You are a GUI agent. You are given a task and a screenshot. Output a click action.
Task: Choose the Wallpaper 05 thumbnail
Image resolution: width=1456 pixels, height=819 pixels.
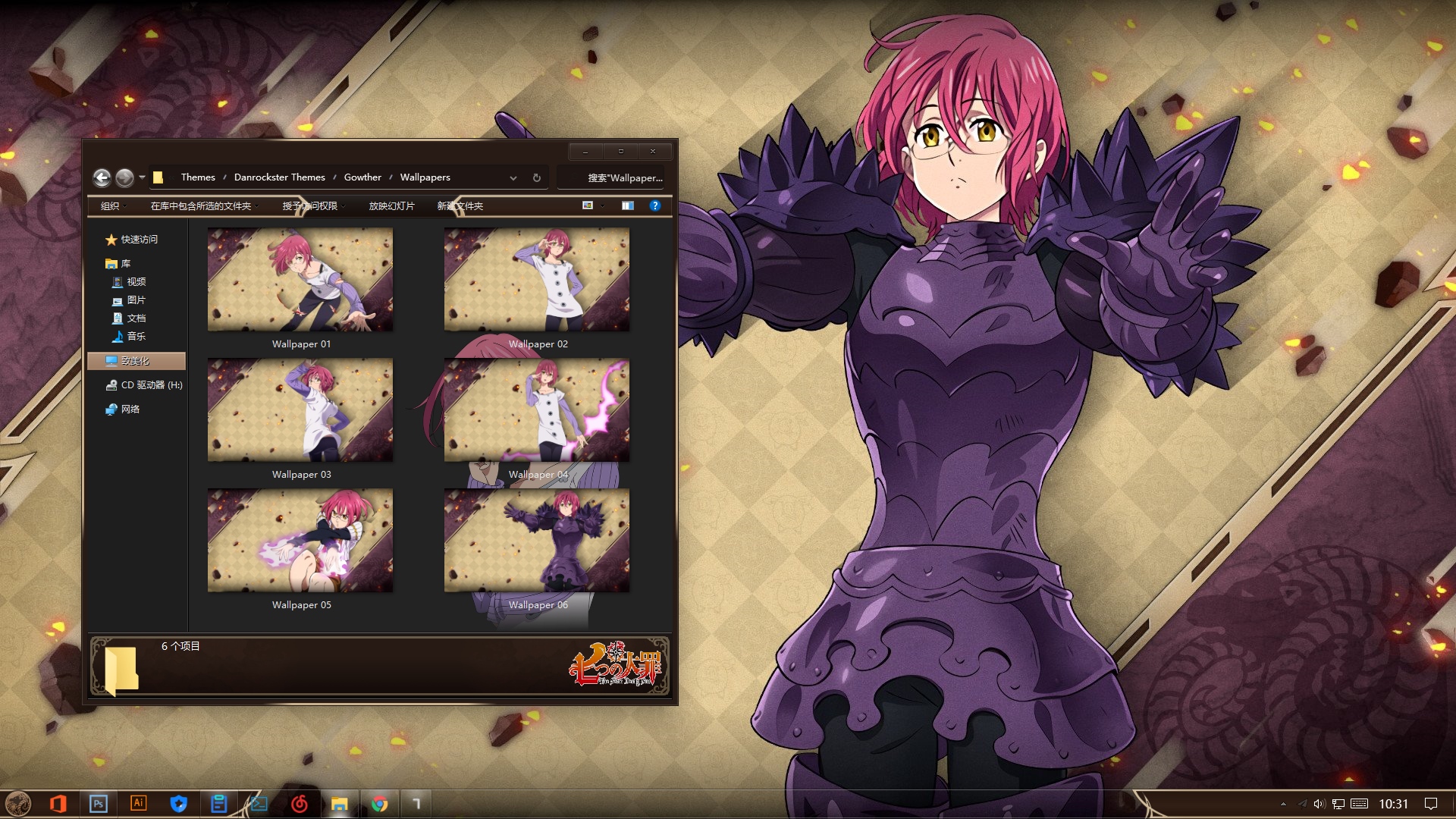(300, 541)
